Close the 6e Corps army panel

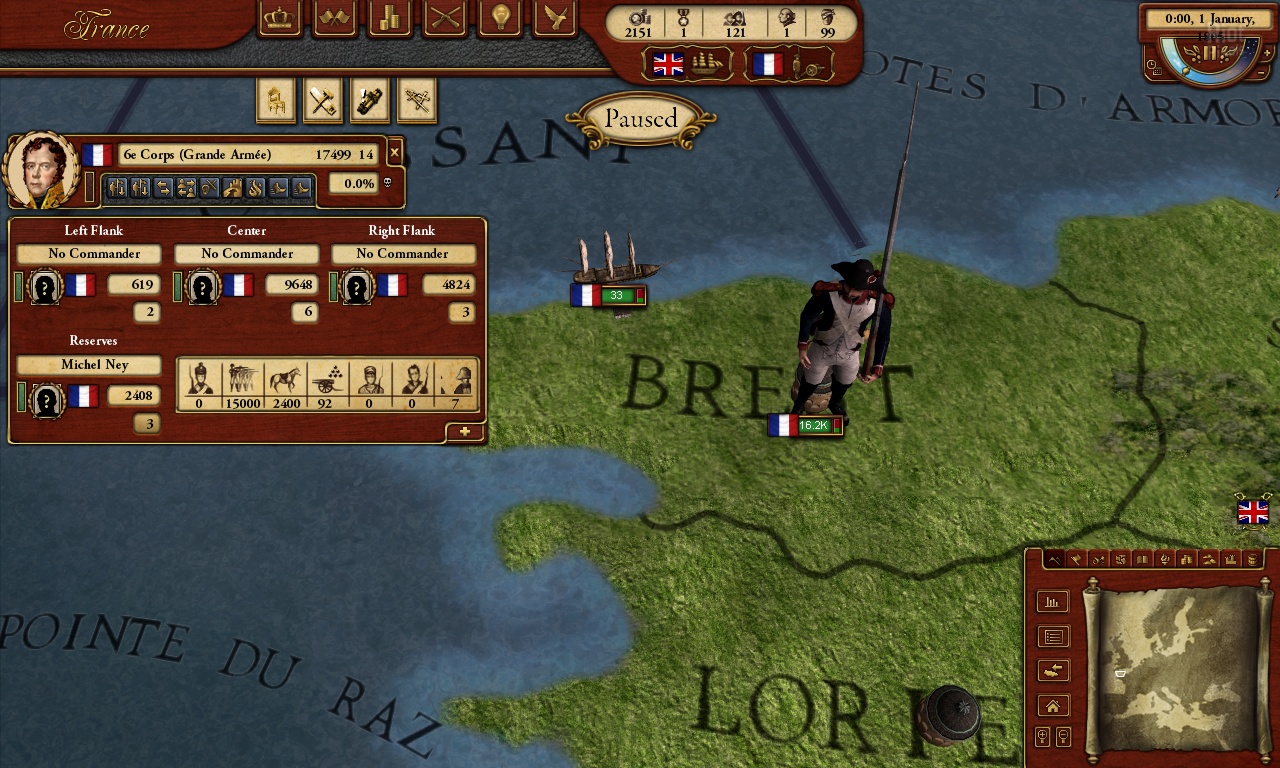tap(394, 153)
